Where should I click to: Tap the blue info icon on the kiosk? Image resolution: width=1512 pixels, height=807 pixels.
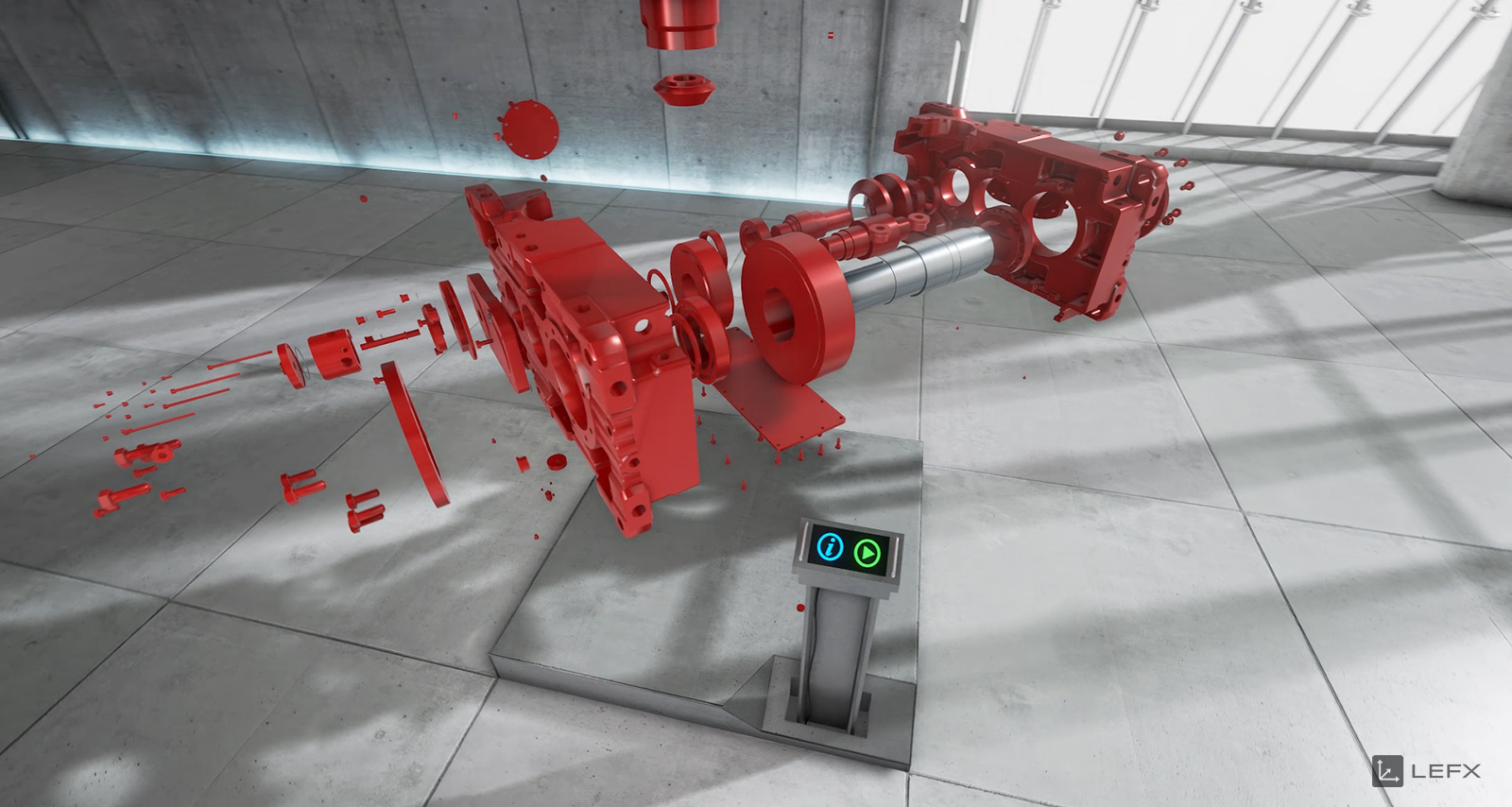coord(831,546)
